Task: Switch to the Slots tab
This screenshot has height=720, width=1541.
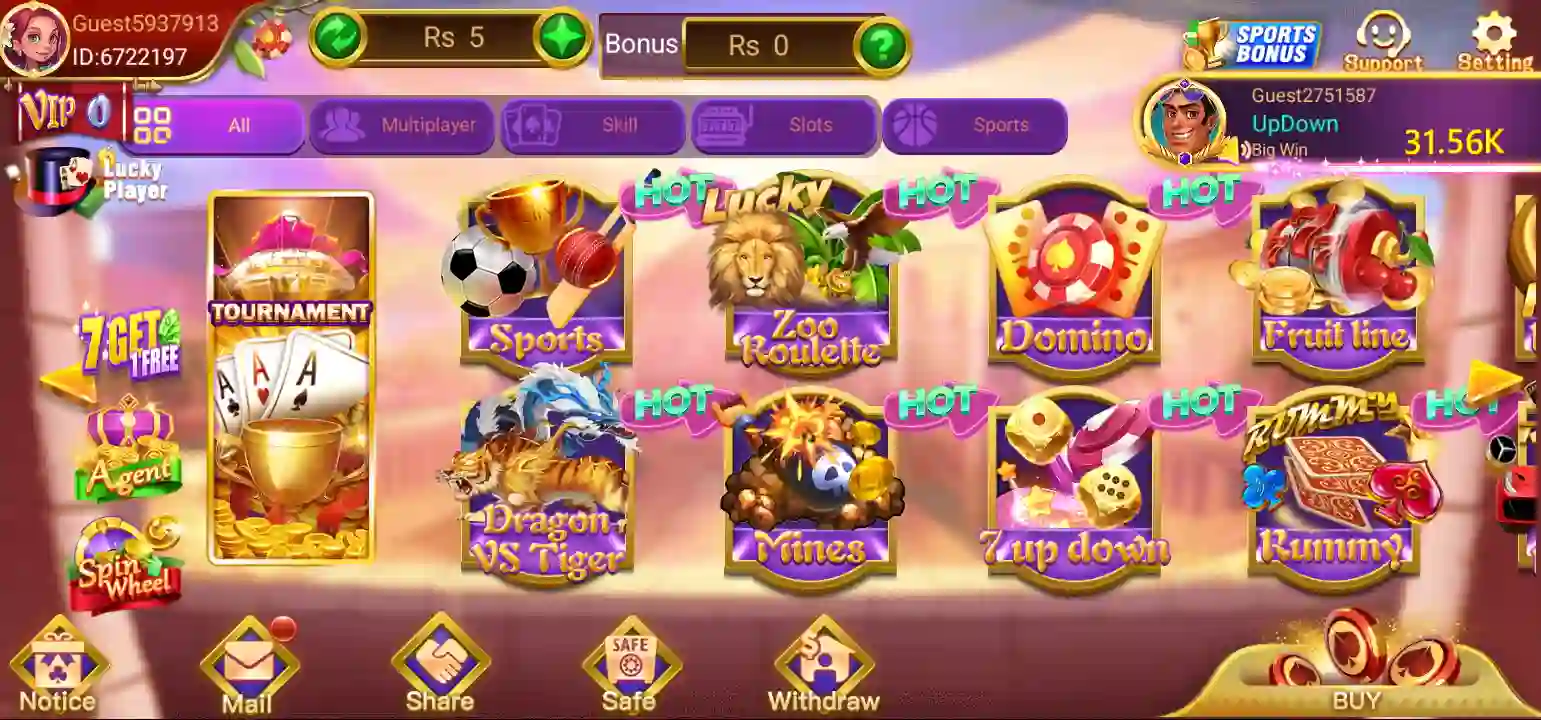Action: click(x=785, y=124)
